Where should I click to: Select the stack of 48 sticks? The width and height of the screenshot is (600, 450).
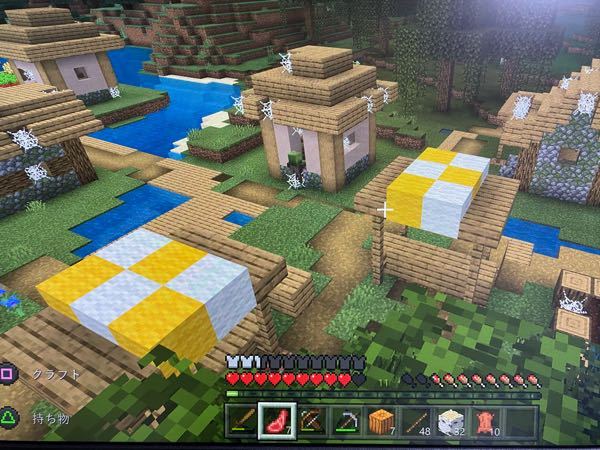click(417, 421)
